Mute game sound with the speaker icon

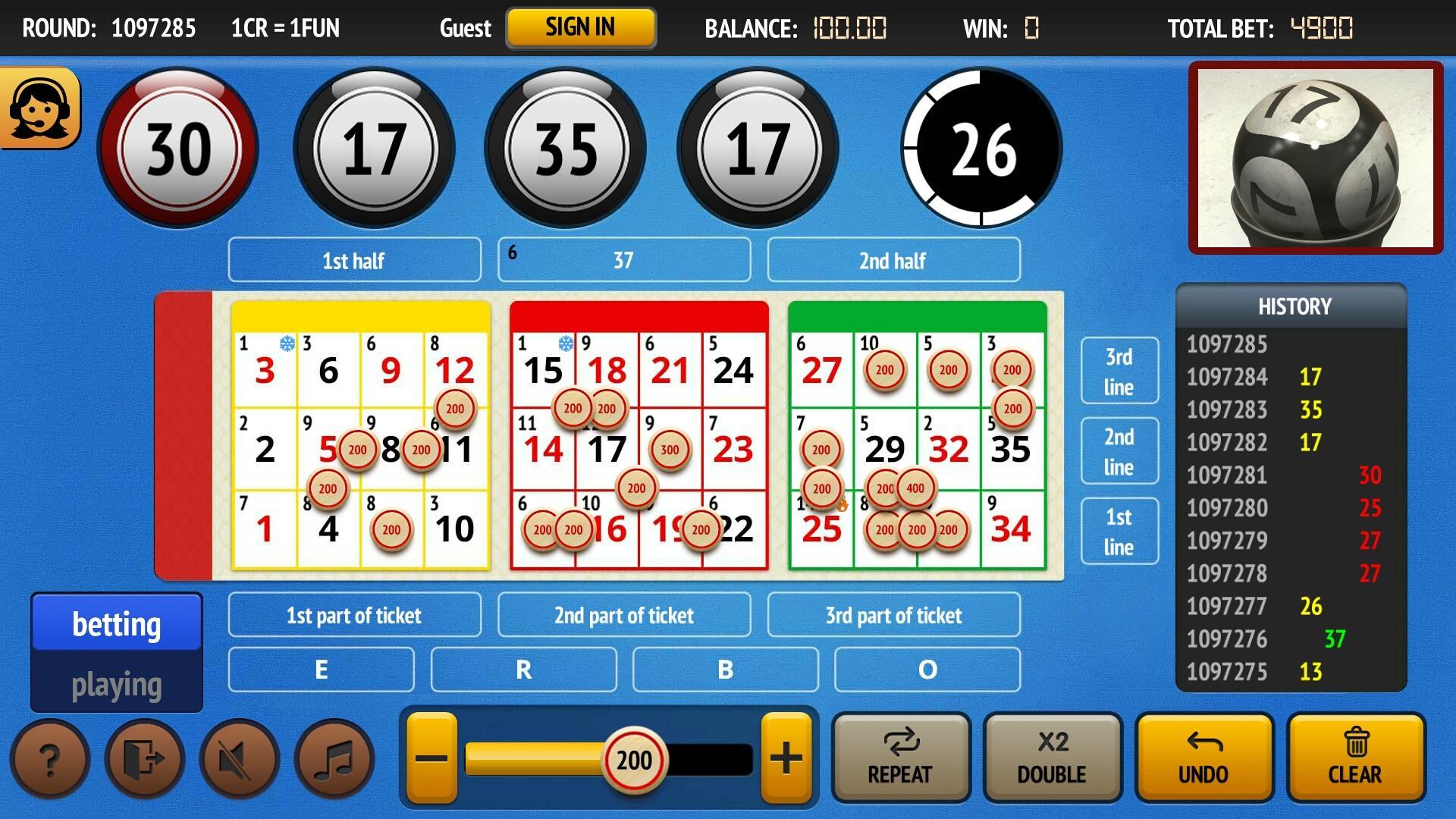pos(238,758)
